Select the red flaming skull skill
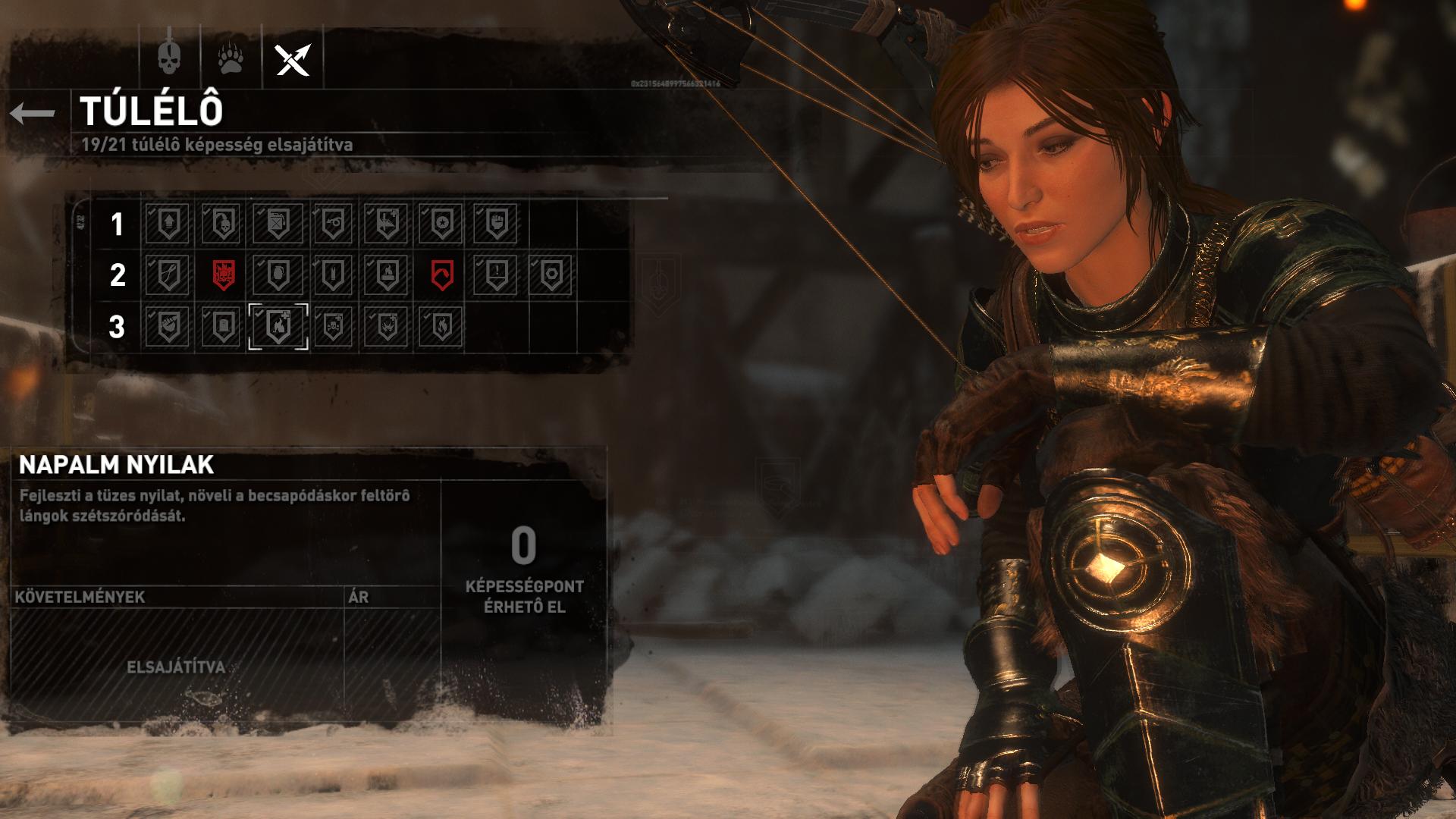 coord(222,275)
